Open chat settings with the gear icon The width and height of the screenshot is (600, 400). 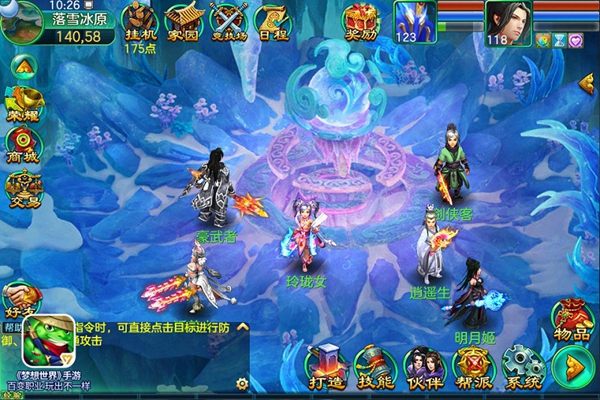pyautogui.click(x=241, y=383)
